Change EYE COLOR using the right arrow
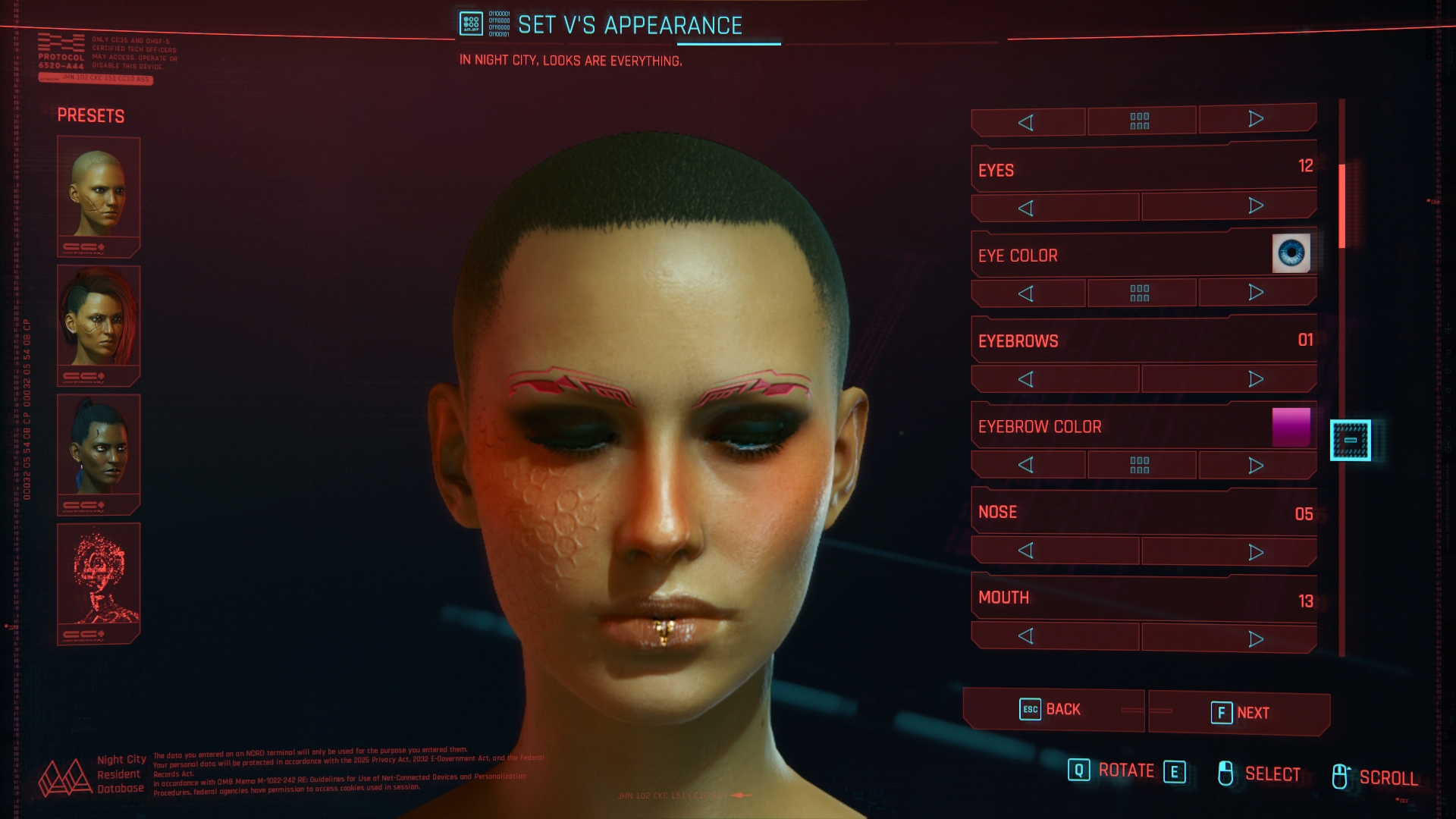Image resolution: width=1456 pixels, height=819 pixels. 1256,291
